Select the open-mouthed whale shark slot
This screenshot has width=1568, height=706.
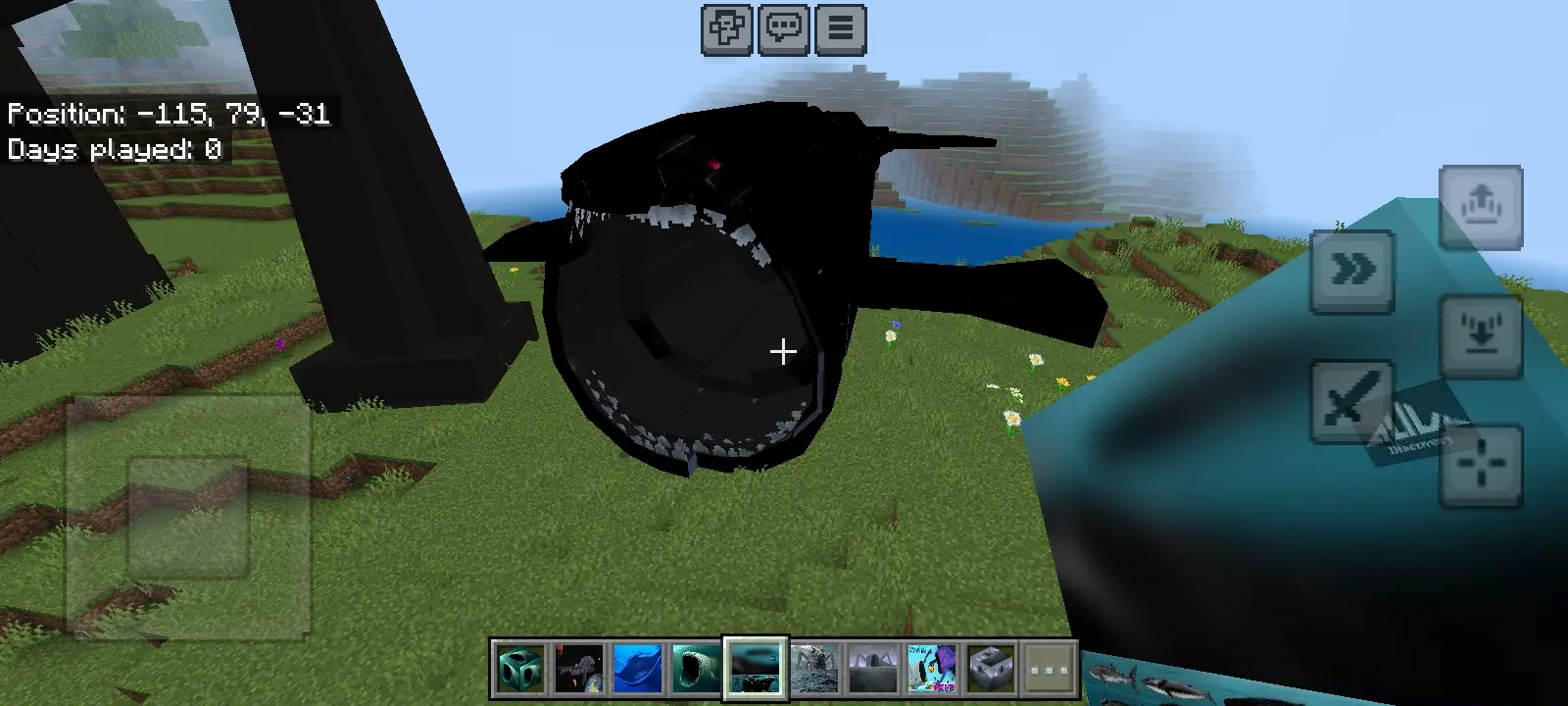click(697, 669)
